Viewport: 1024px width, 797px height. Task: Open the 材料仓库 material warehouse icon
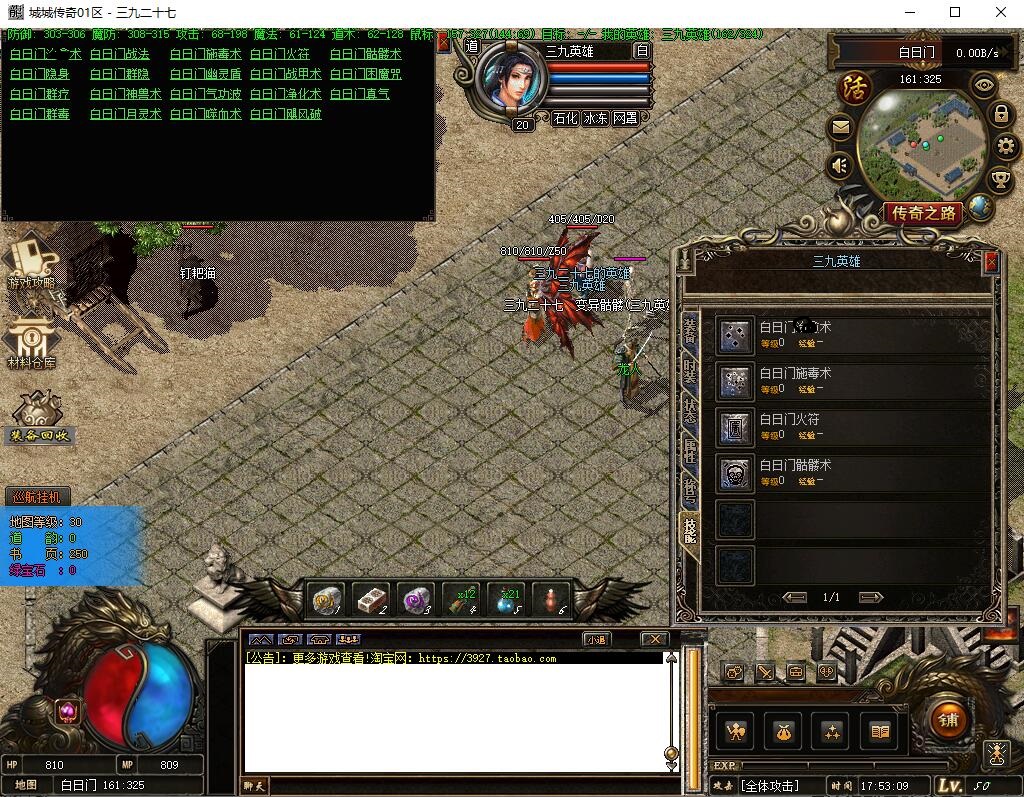pyautogui.click(x=32, y=345)
